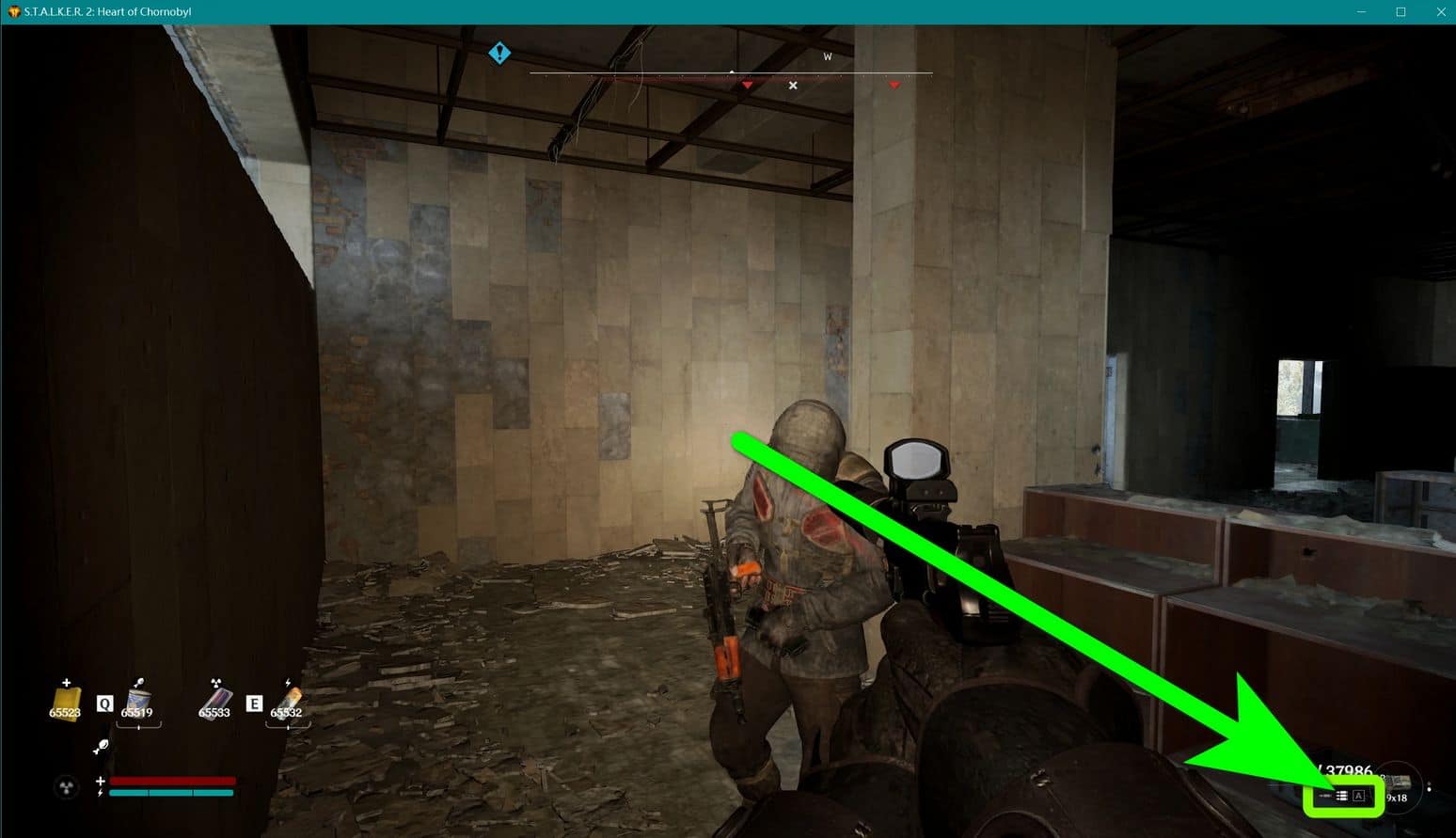The height and width of the screenshot is (838, 1456).
Task: Open the quest marker icon above the compass
Action: 499,53
